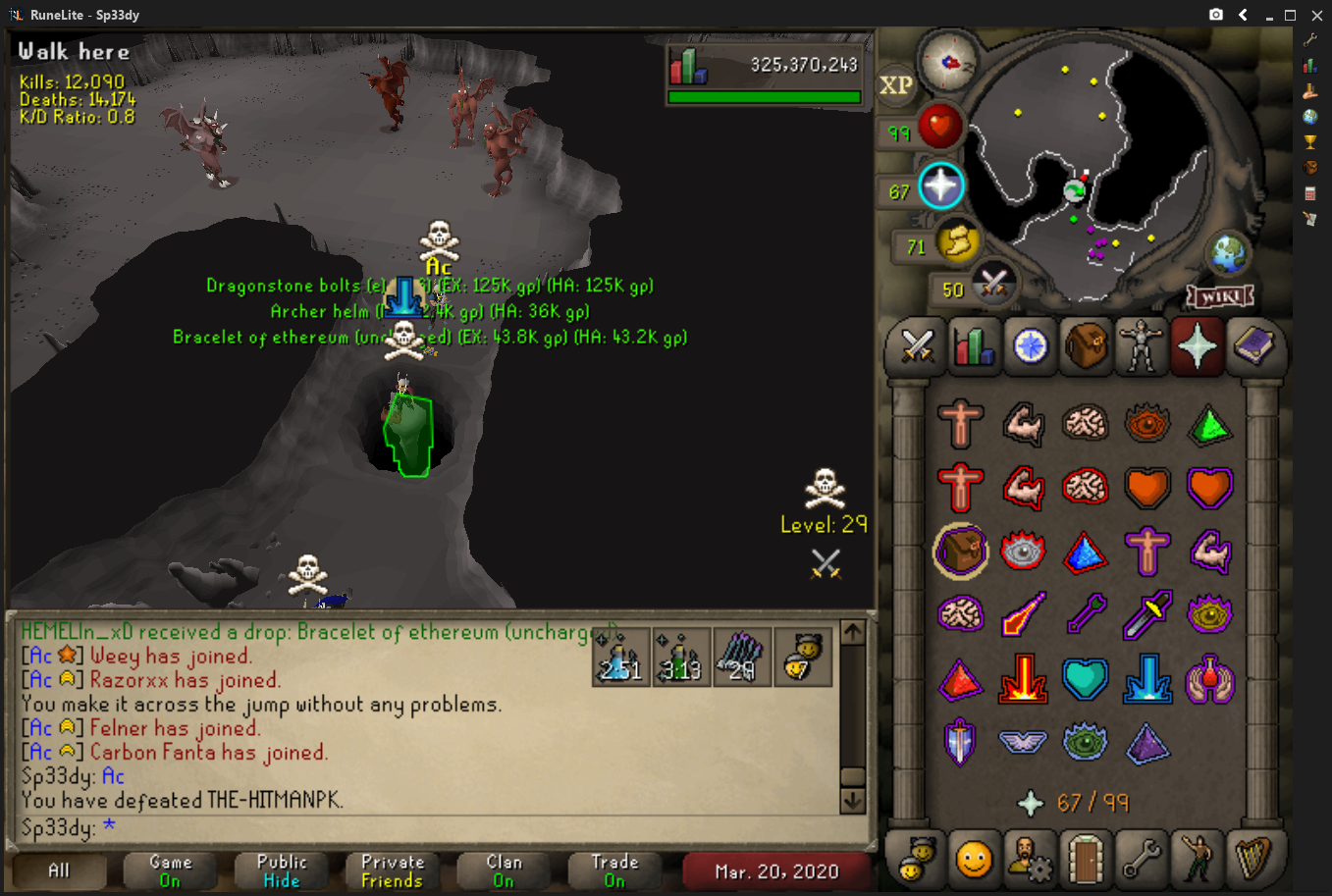Open the Inventory backpack tab
This screenshot has width=1332, height=896.
point(1086,346)
